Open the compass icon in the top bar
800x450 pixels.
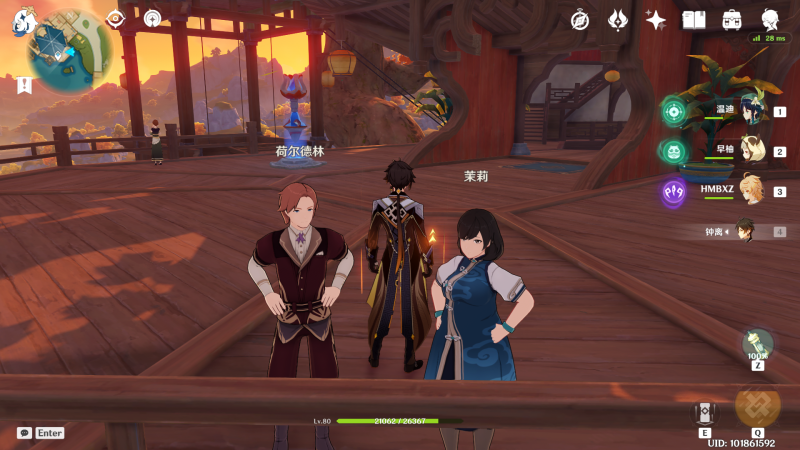tap(580, 19)
